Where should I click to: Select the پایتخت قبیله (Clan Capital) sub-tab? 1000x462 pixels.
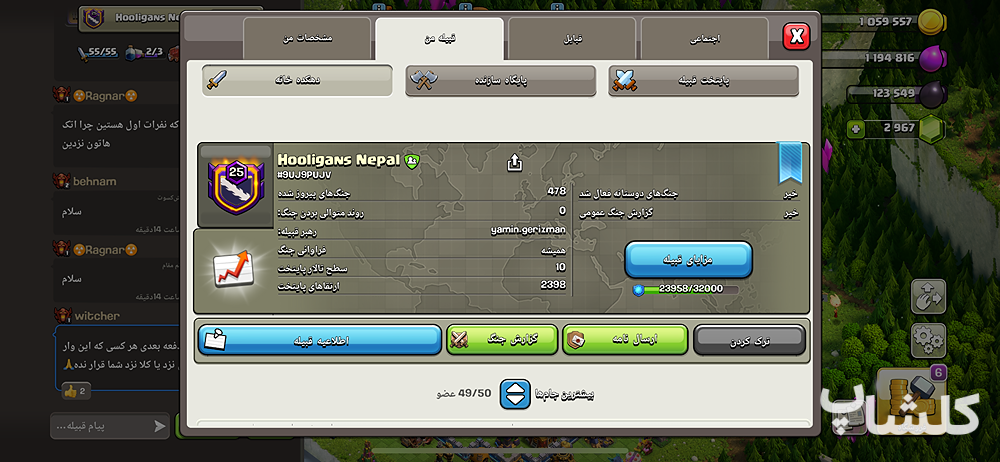point(703,80)
